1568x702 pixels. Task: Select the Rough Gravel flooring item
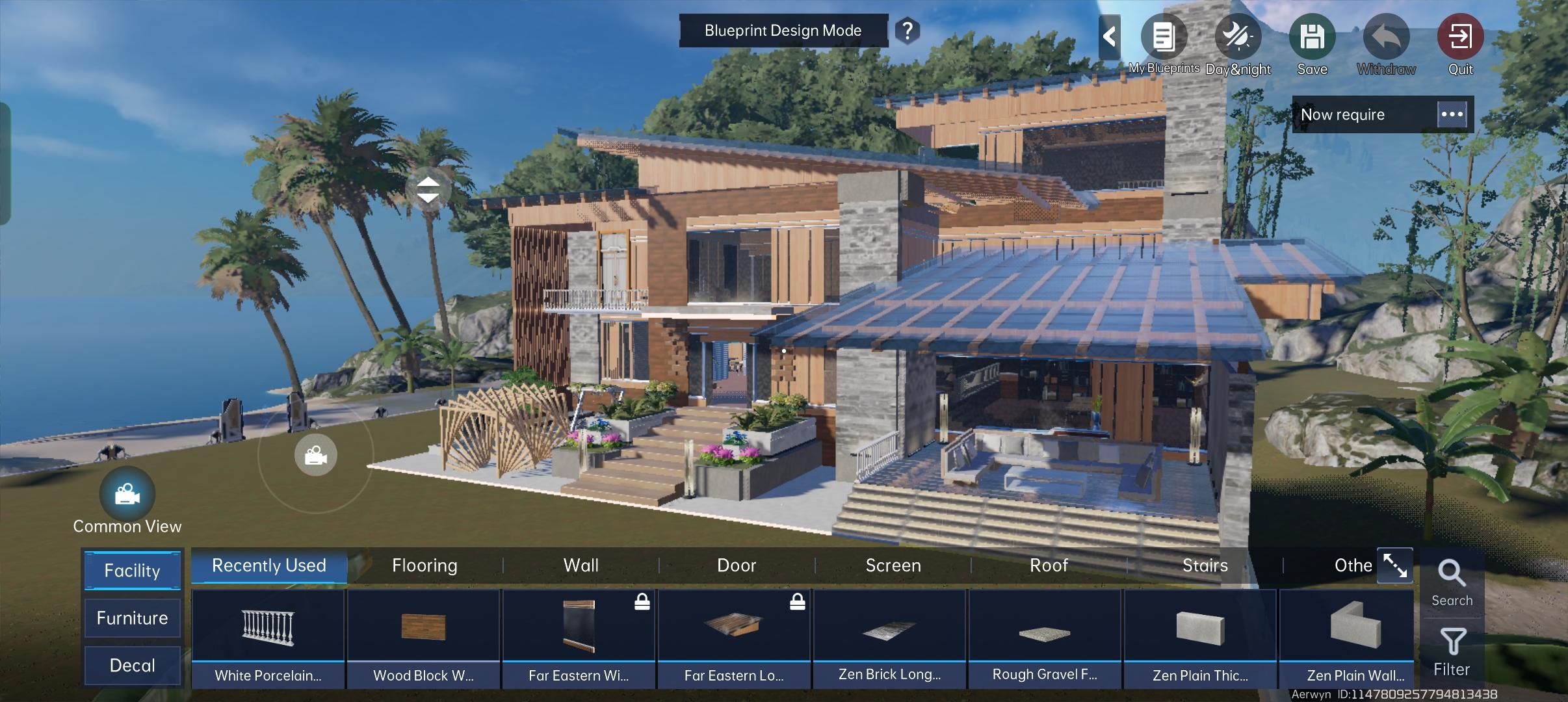(x=1045, y=637)
